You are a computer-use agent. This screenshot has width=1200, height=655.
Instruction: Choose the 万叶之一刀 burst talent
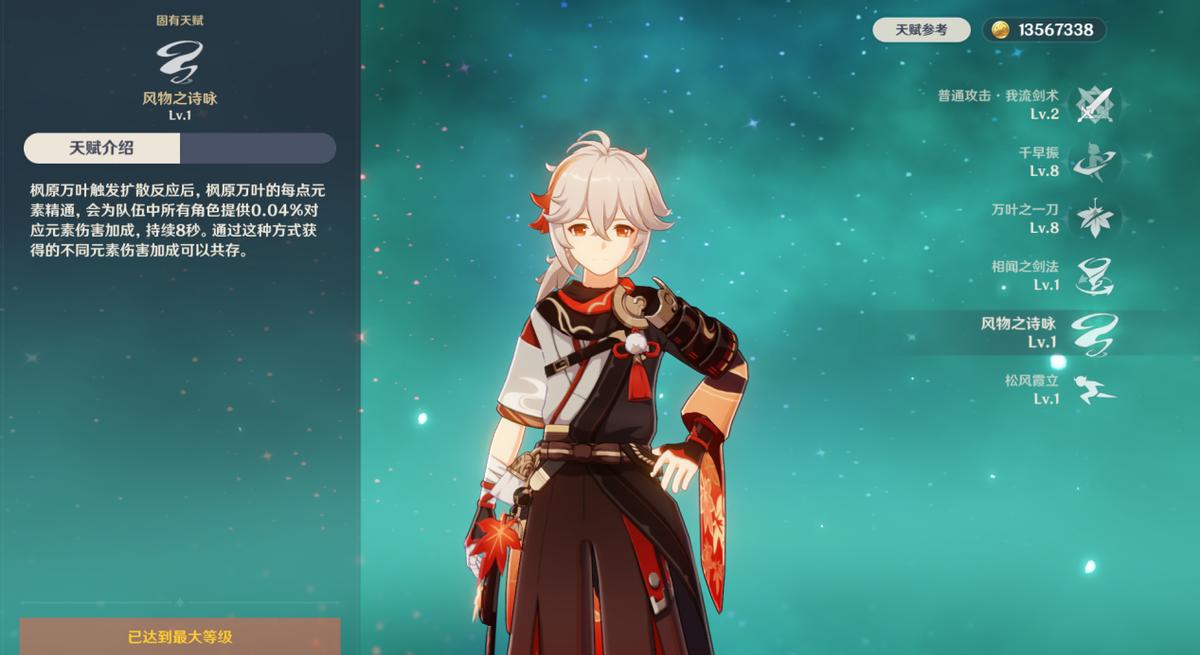tap(1094, 219)
